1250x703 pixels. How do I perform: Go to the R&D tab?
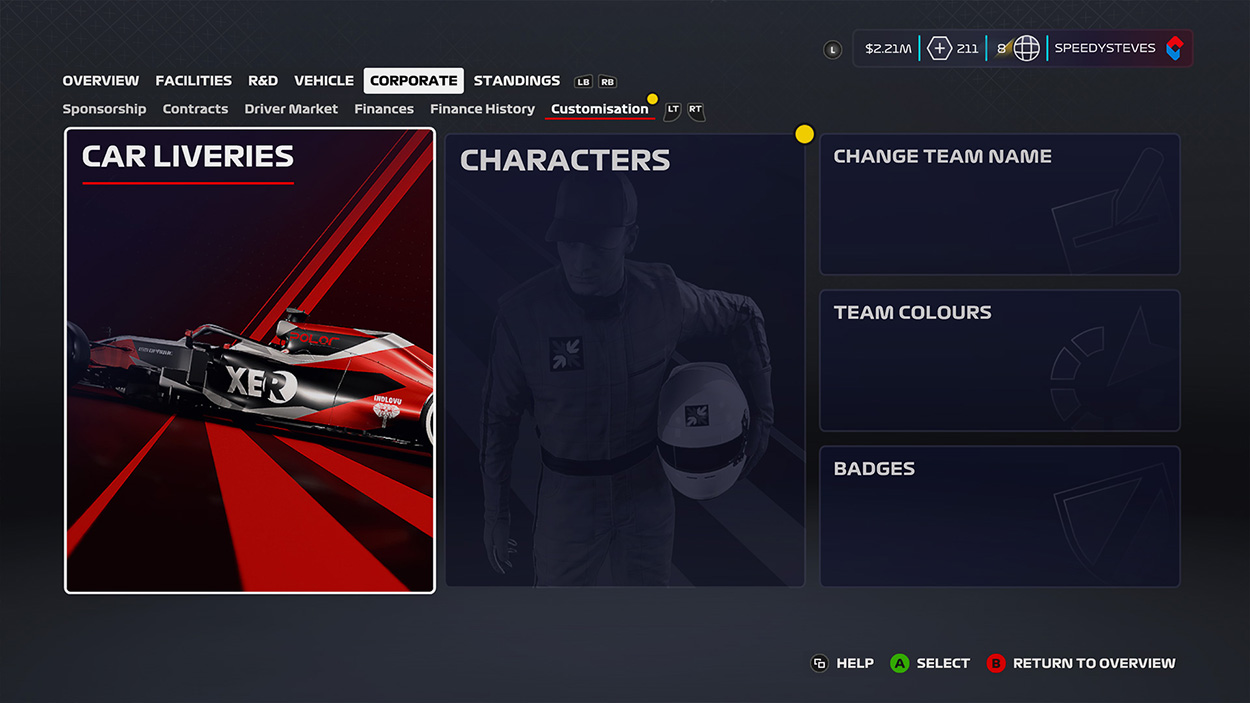point(263,81)
